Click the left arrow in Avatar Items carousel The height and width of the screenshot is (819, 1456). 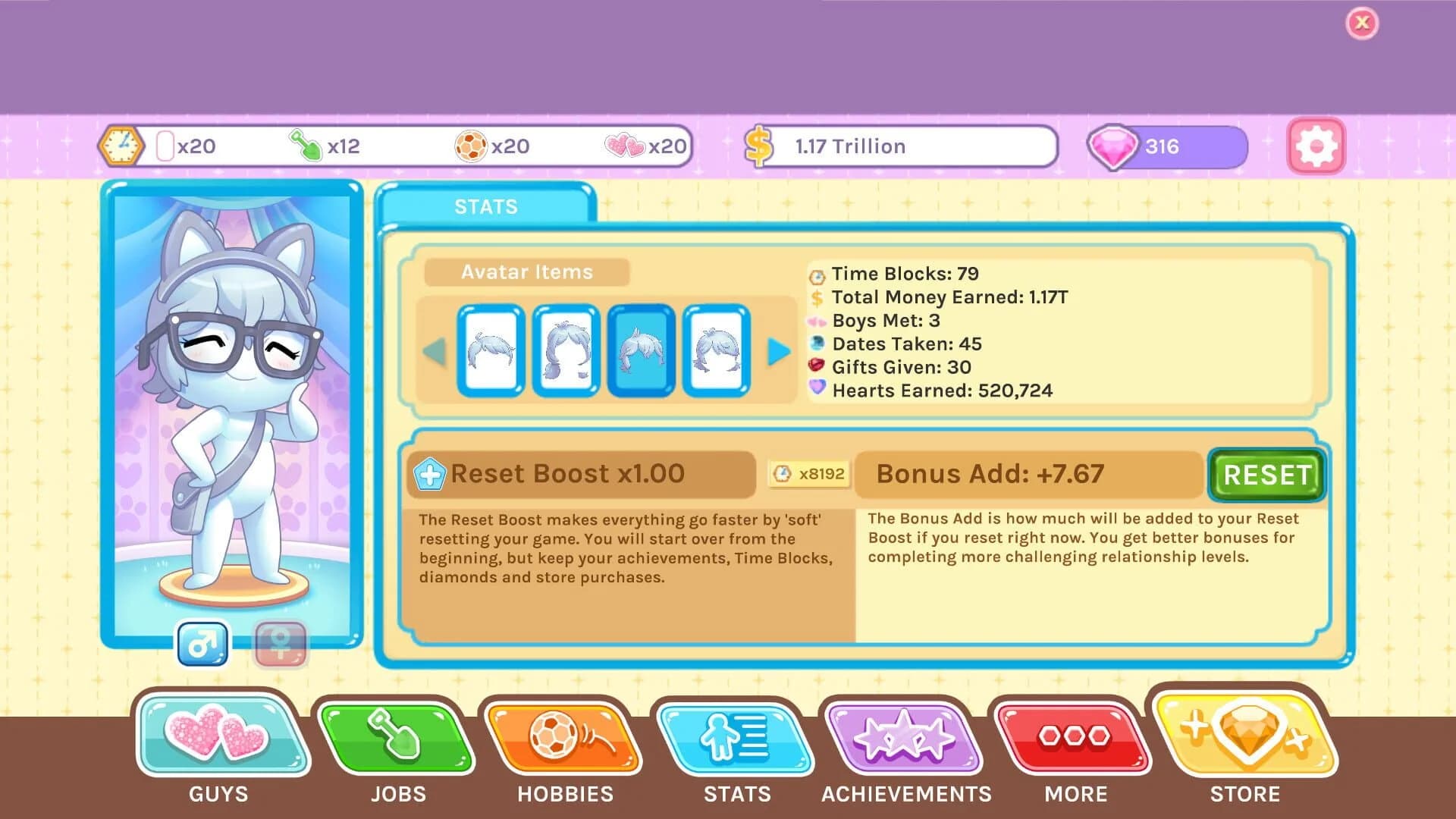coord(435,351)
